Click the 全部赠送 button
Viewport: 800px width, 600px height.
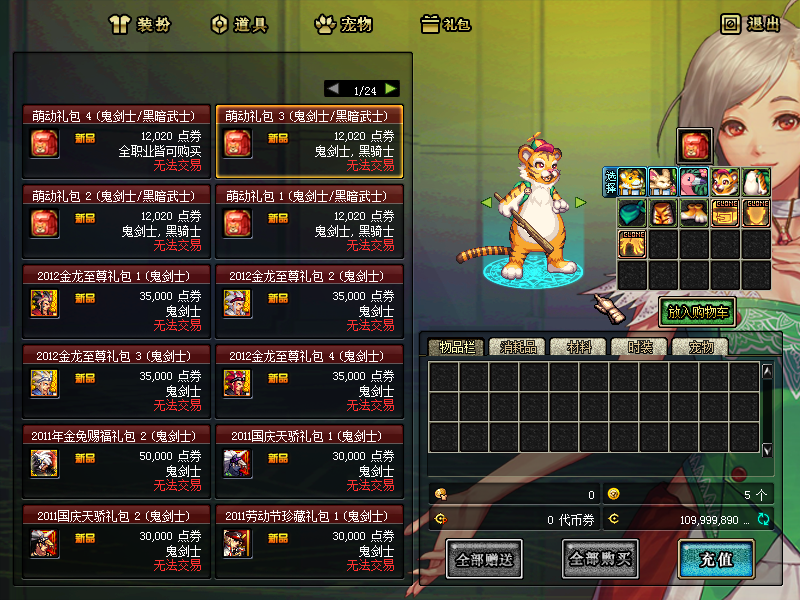coord(483,559)
